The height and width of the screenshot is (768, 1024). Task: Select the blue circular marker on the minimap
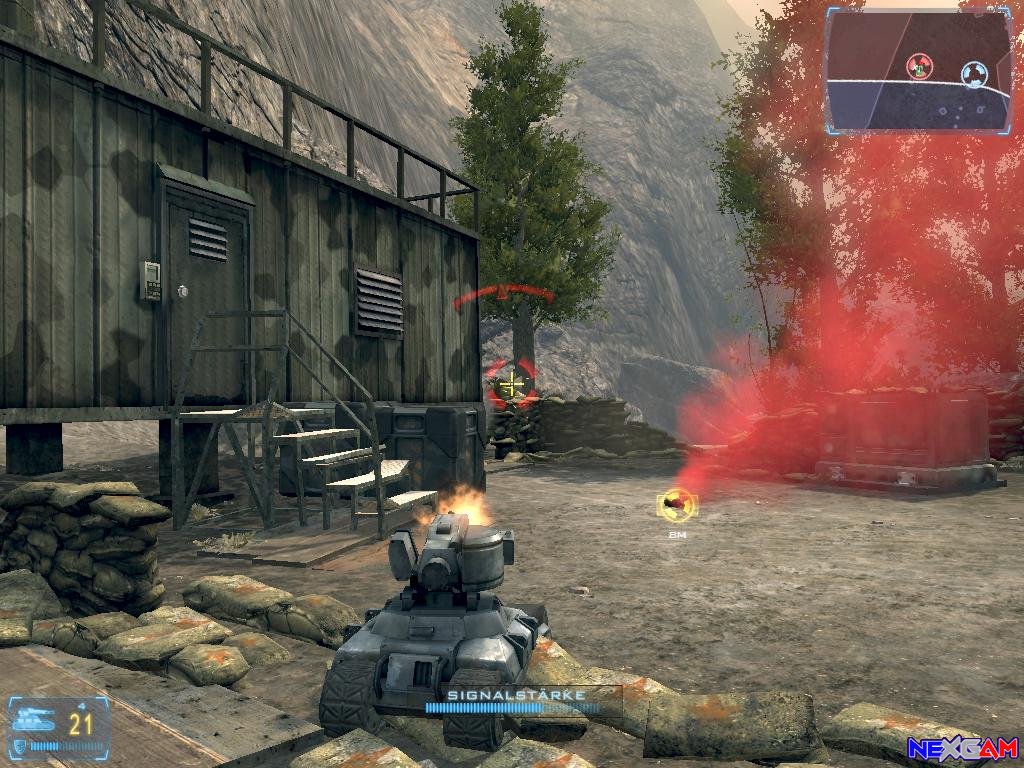[x=972, y=72]
